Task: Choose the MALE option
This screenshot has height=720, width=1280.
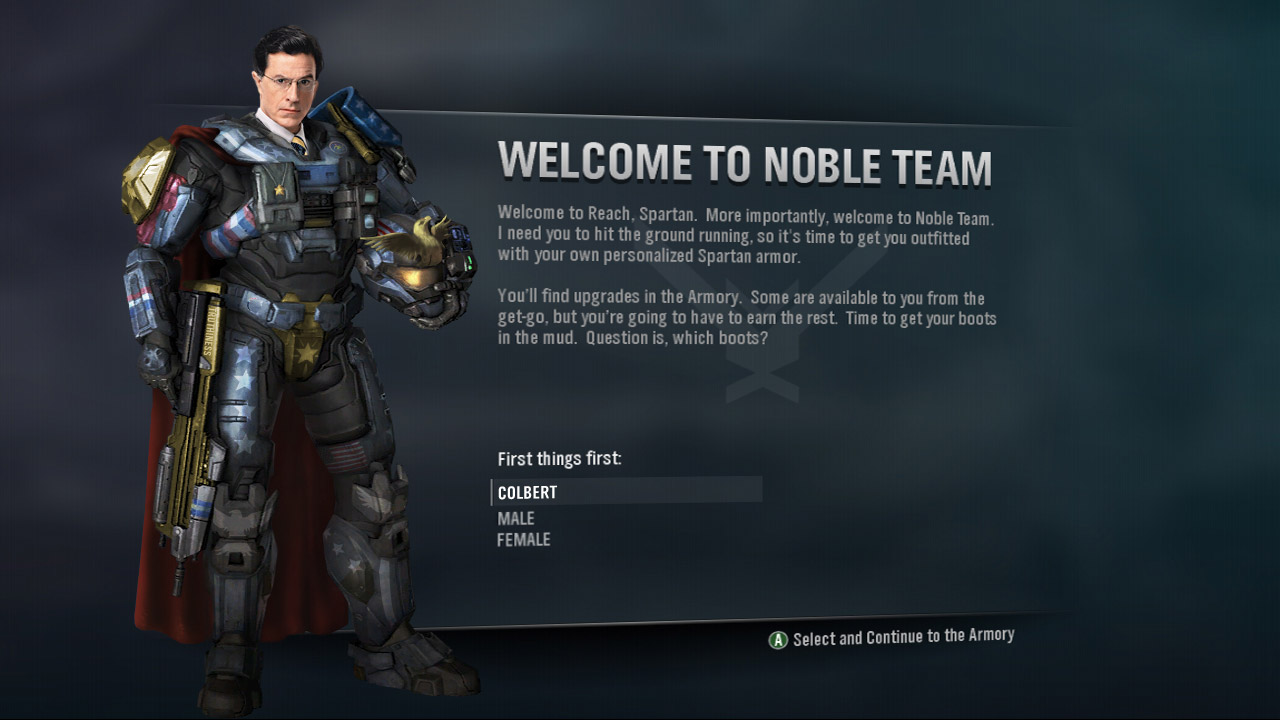Action: pyautogui.click(x=516, y=518)
